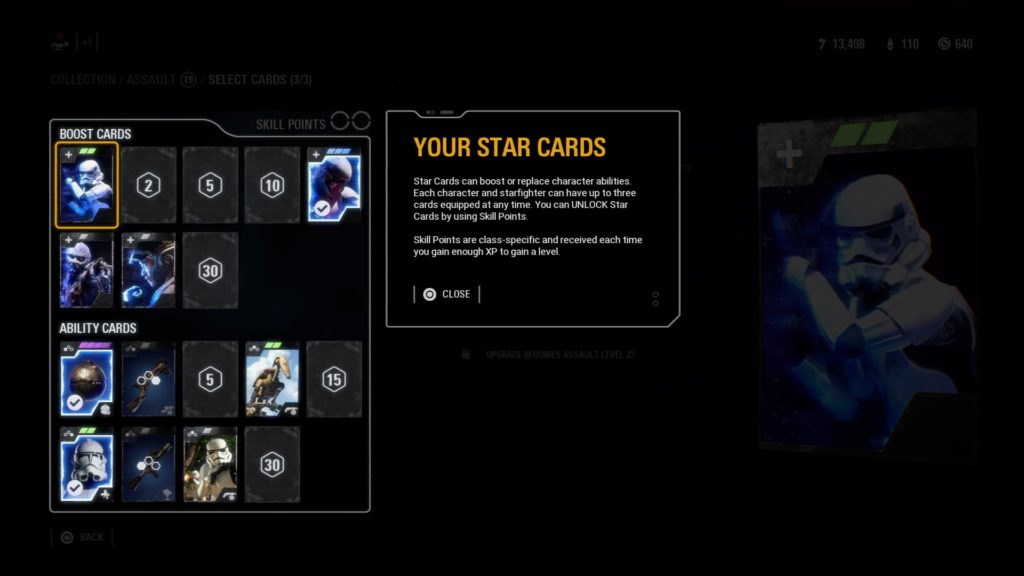Choose the tan stormtrooper ability card
This screenshot has height=576, width=1024.
pyautogui.click(x=210, y=464)
